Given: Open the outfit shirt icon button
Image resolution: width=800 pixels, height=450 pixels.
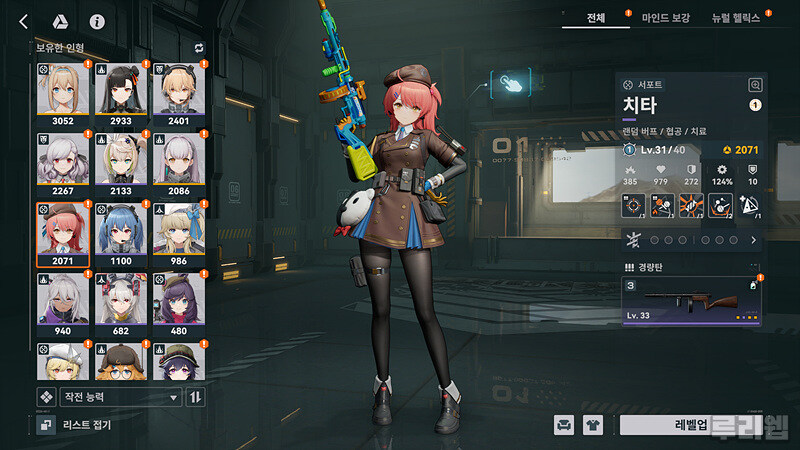Looking at the screenshot, I should [x=594, y=425].
